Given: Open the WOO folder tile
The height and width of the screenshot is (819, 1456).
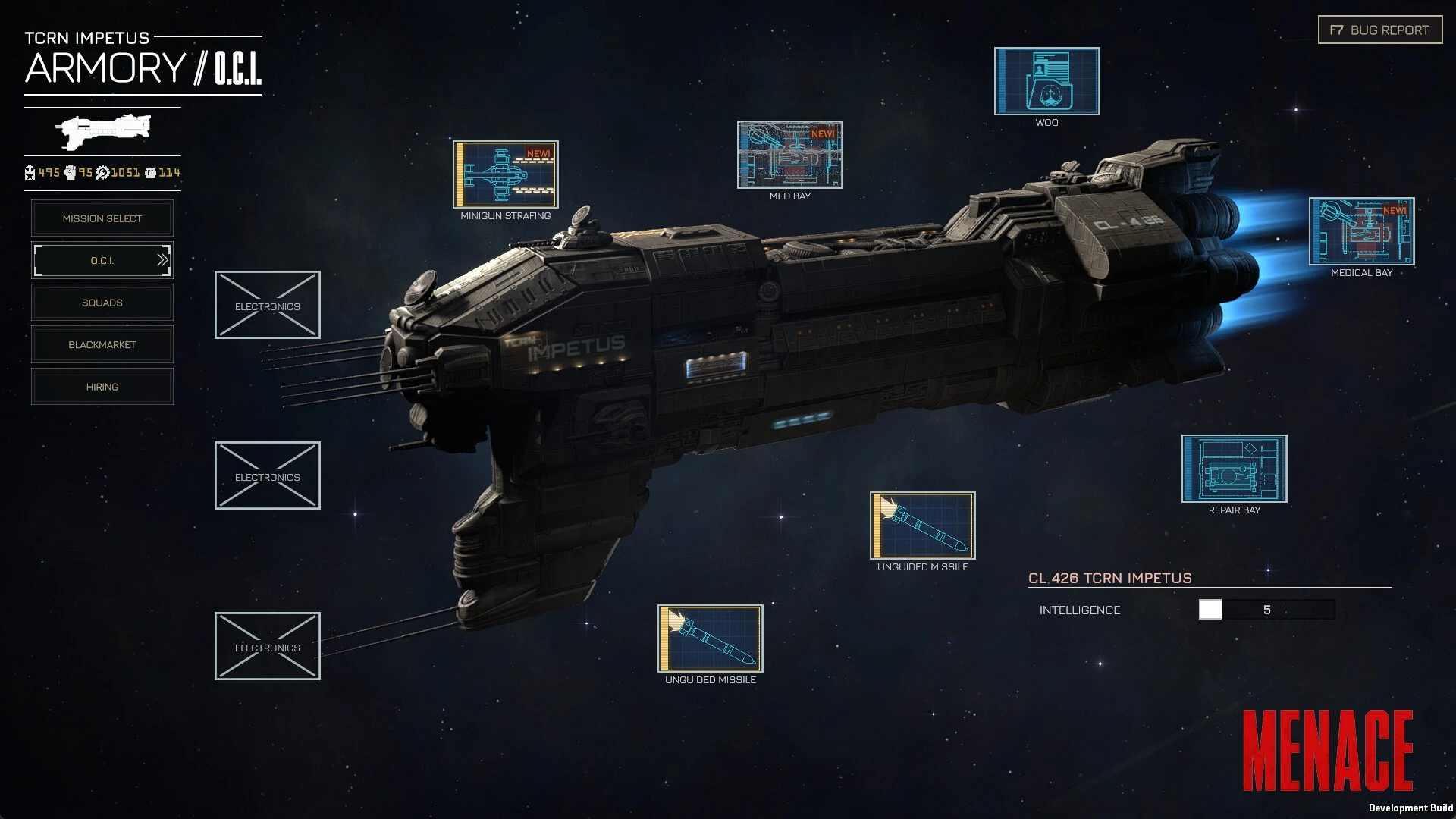Looking at the screenshot, I should point(1046,81).
